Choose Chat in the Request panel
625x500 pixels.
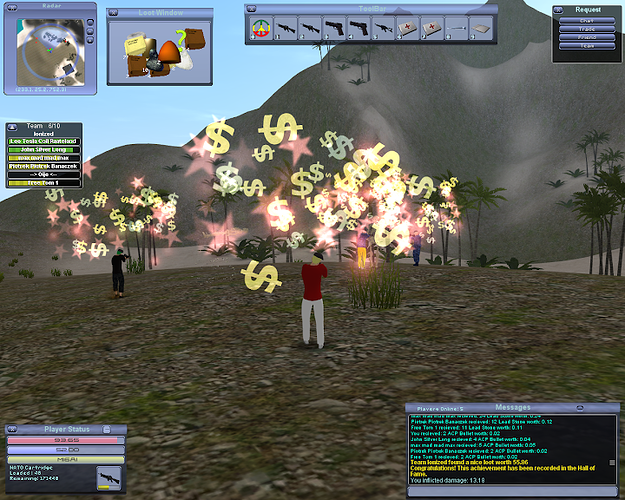(x=587, y=20)
